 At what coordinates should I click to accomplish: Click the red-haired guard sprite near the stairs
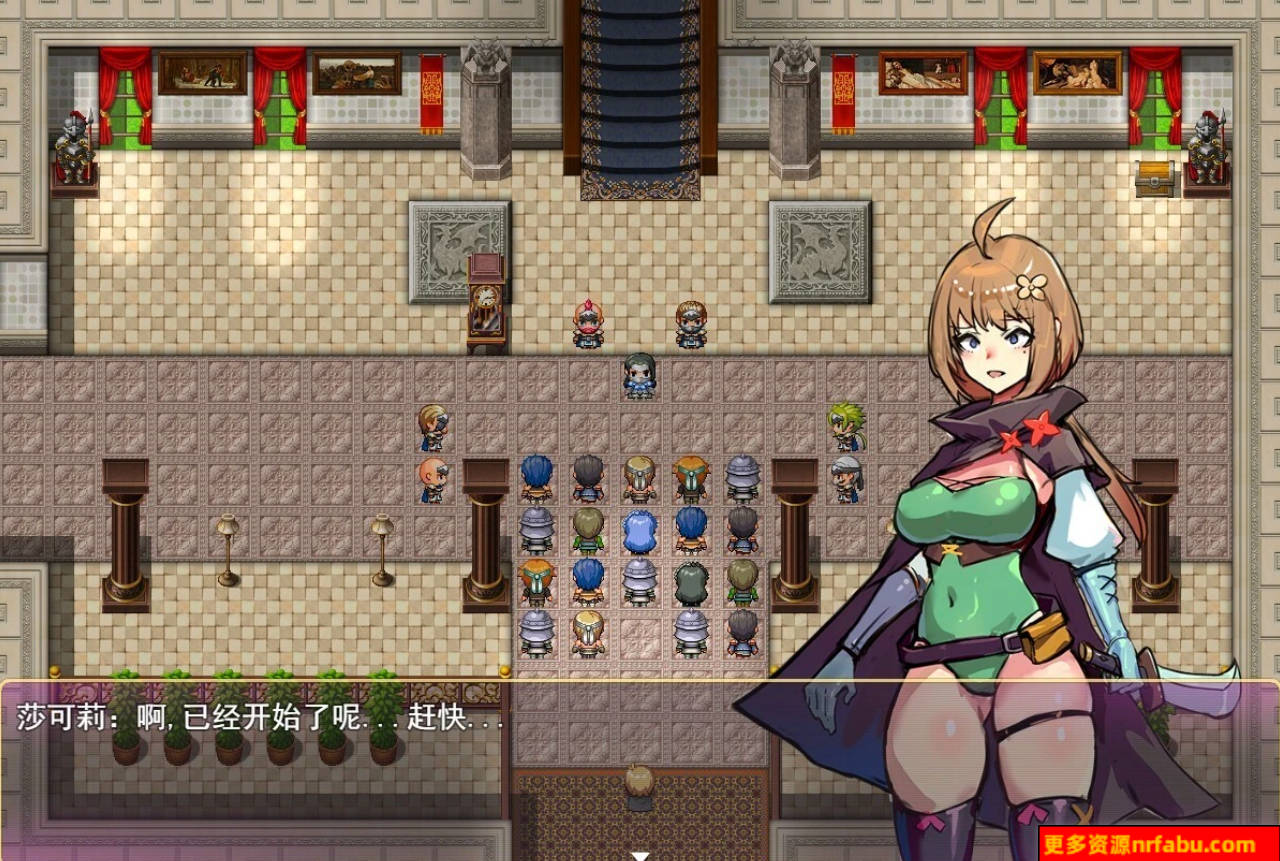point(586,322)
